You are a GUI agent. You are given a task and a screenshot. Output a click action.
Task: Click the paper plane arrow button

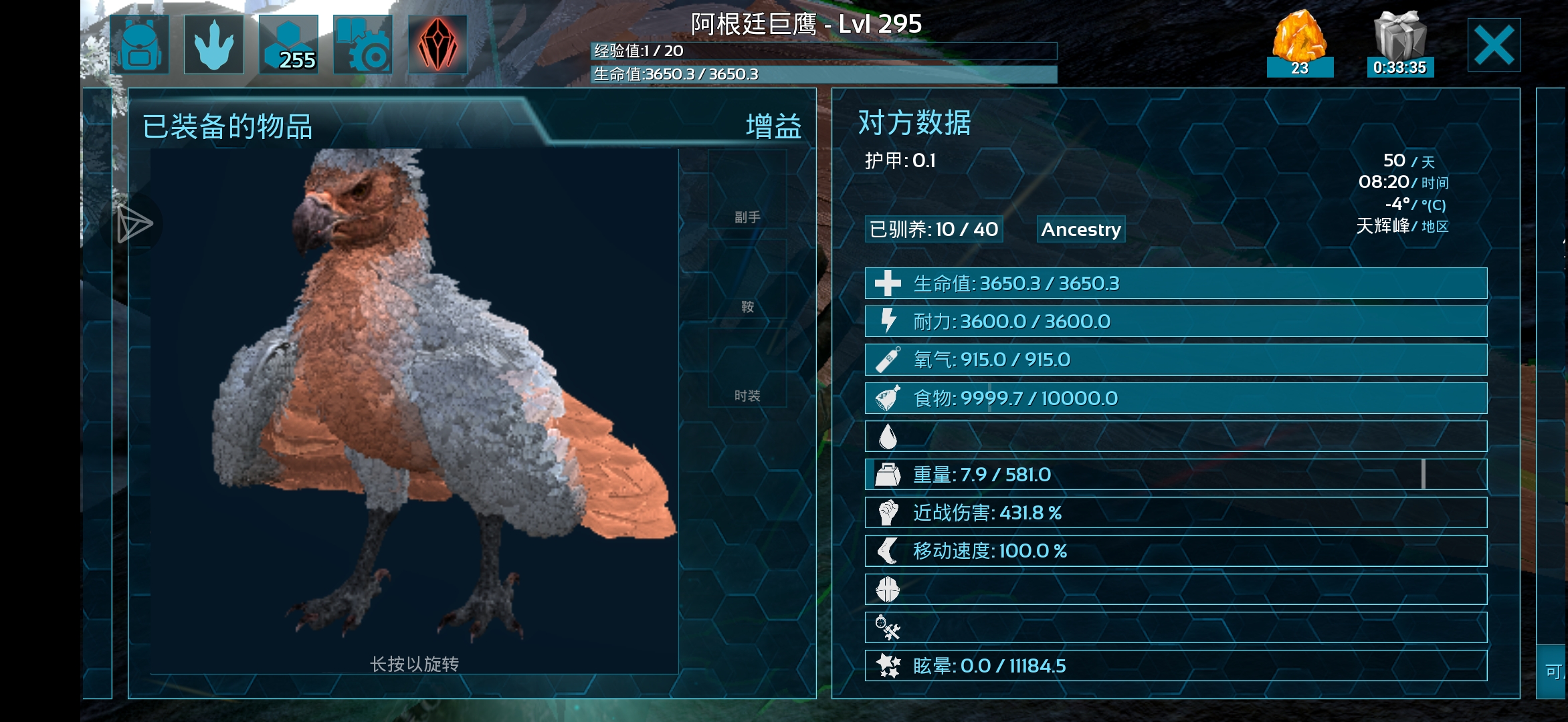pyautogui.click(x=134, y=224)
